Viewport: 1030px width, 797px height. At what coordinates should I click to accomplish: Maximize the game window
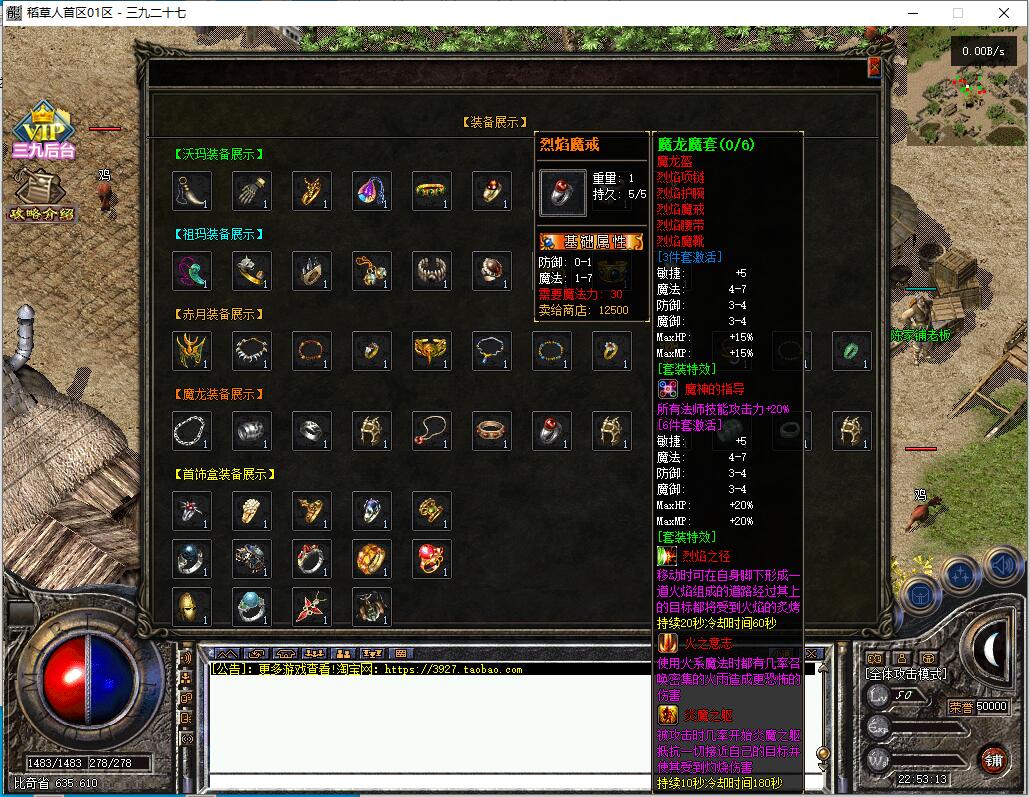(x=957, y=13)
